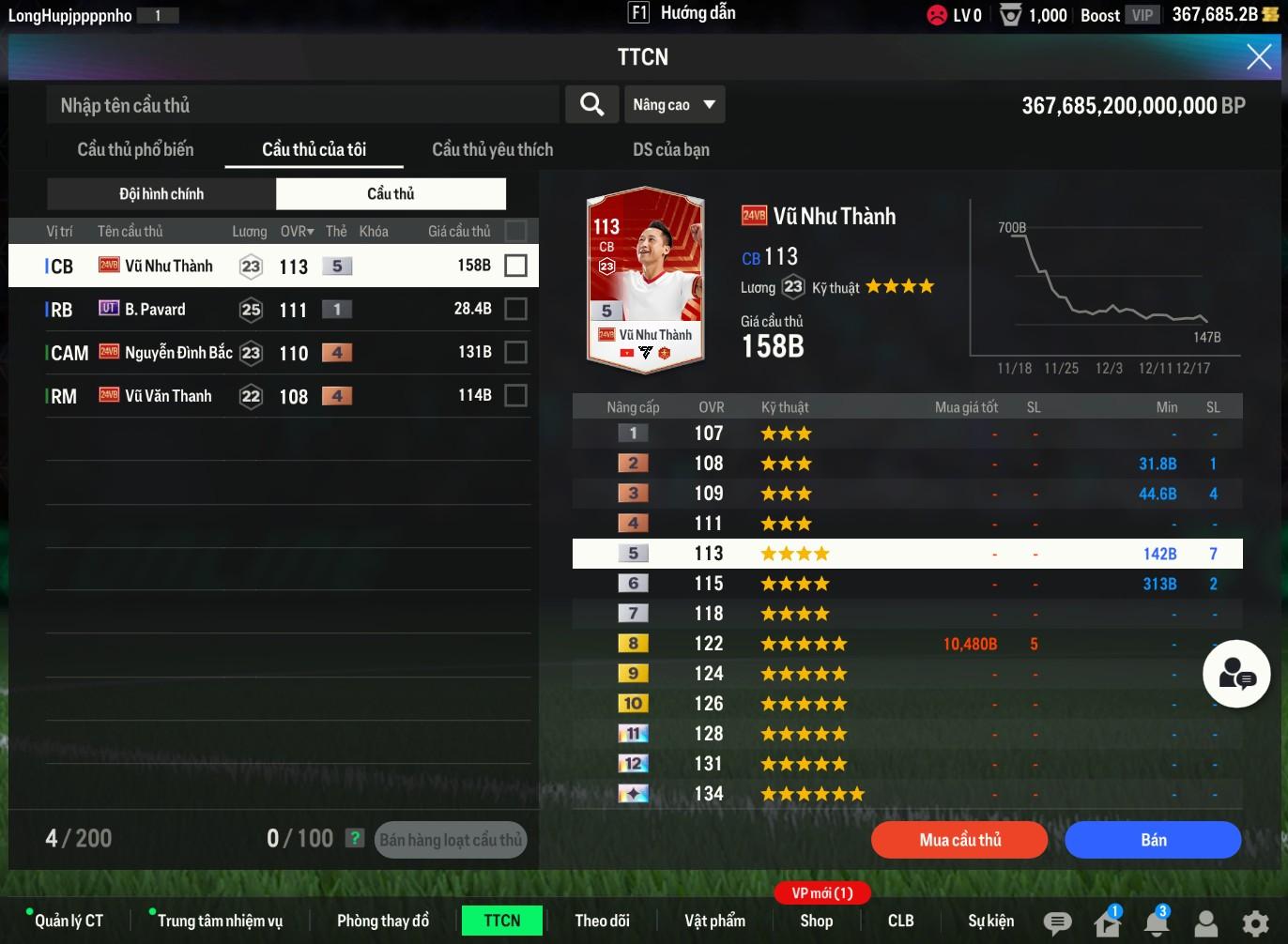Open the DS của bạn tab
The image size is (1288, 944).
pyautogui.click(x=670, y=149)
